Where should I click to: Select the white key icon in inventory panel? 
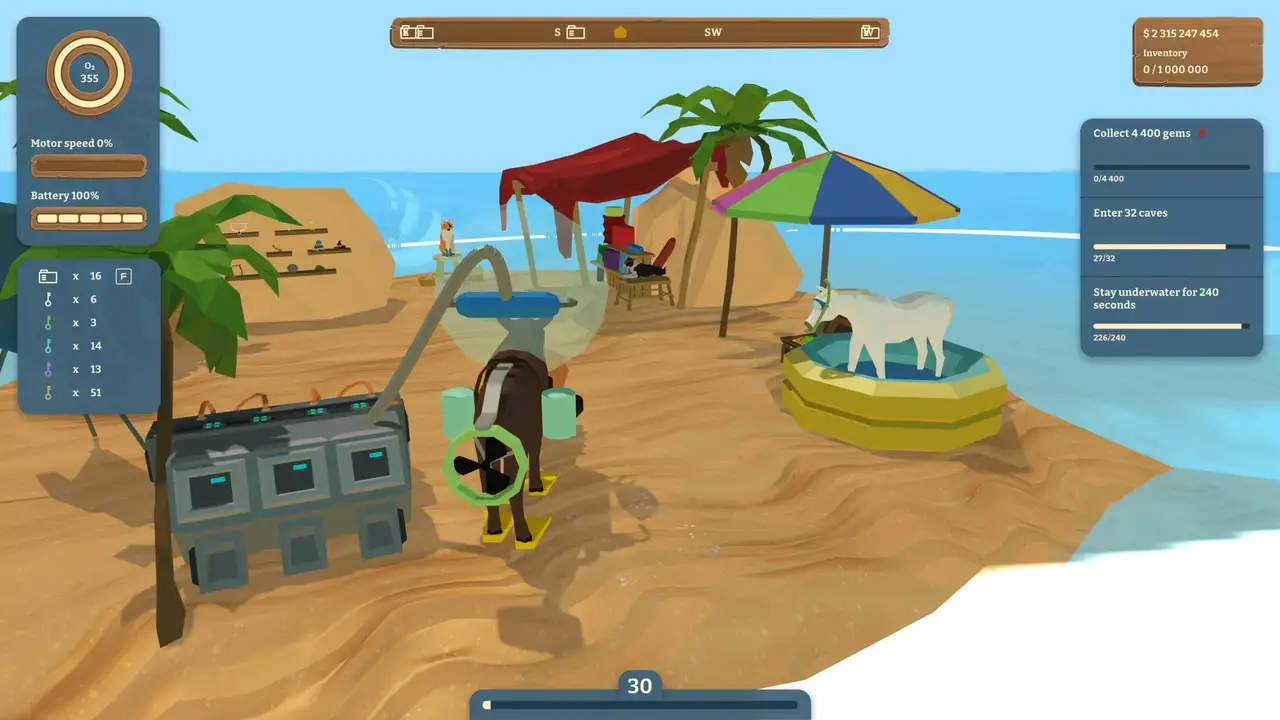[x=48, y=299]
